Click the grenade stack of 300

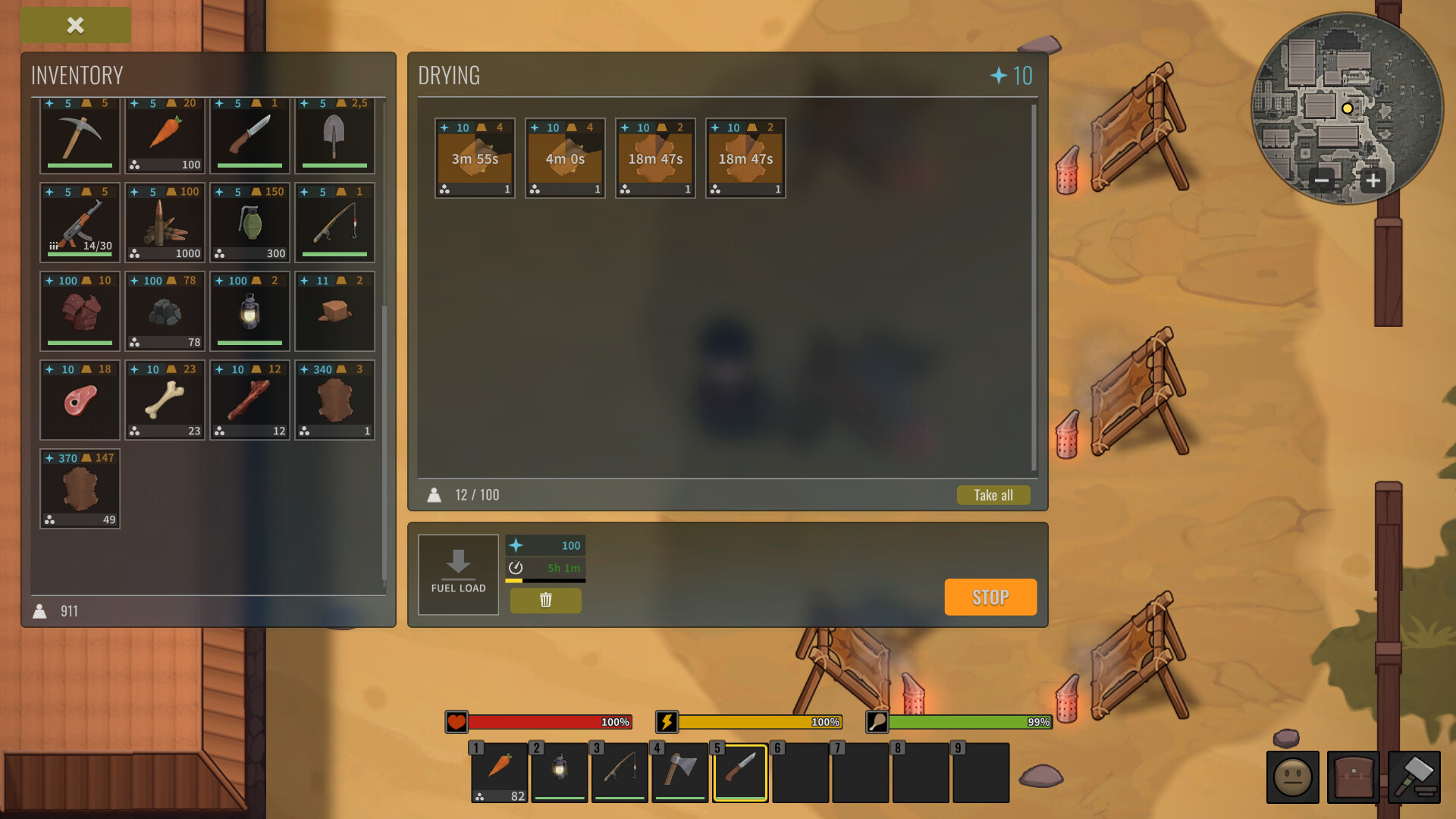[x=249, y=222]
